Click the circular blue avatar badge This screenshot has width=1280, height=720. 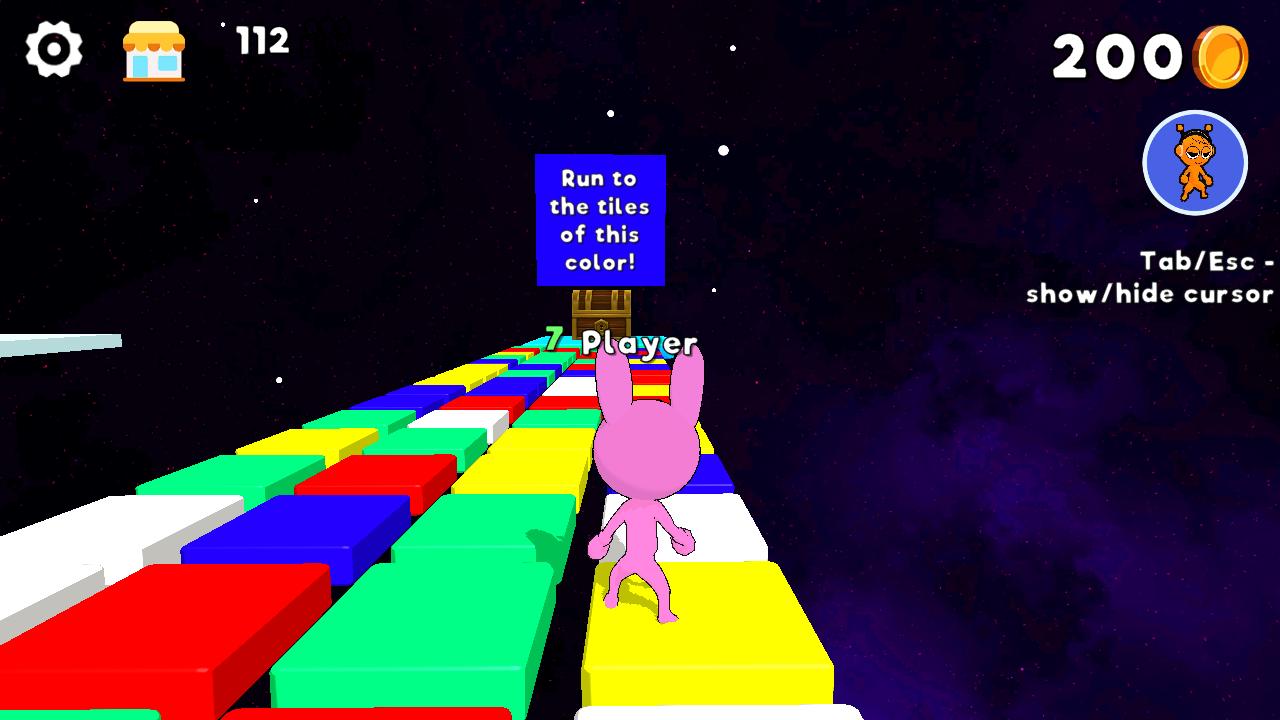click(1196, 163)
